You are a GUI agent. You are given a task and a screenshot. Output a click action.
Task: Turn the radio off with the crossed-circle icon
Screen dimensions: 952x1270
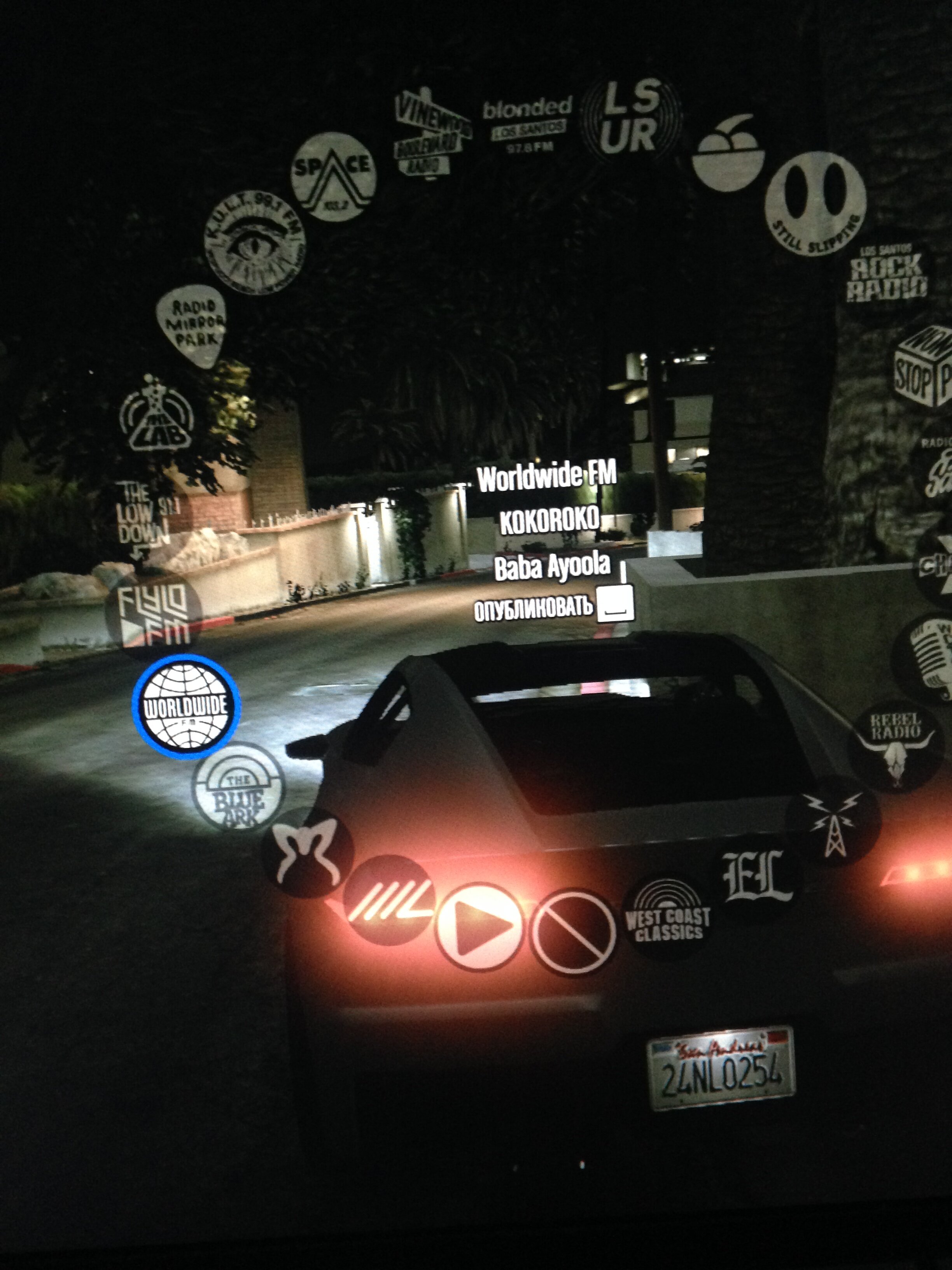click(x=573, y=932)
